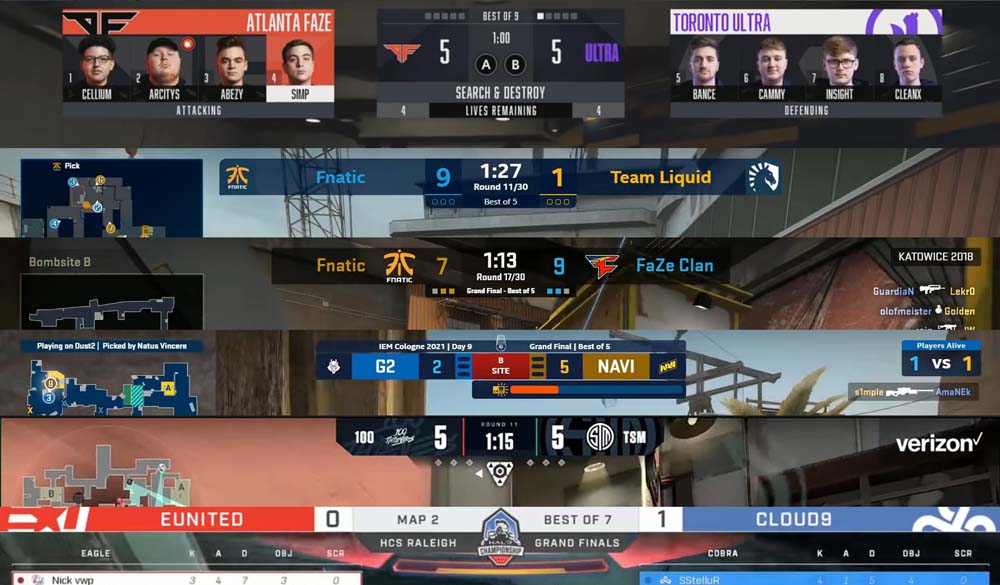Select the highlighted Simp player card
1000x585 pixels.
coord(297,68)
